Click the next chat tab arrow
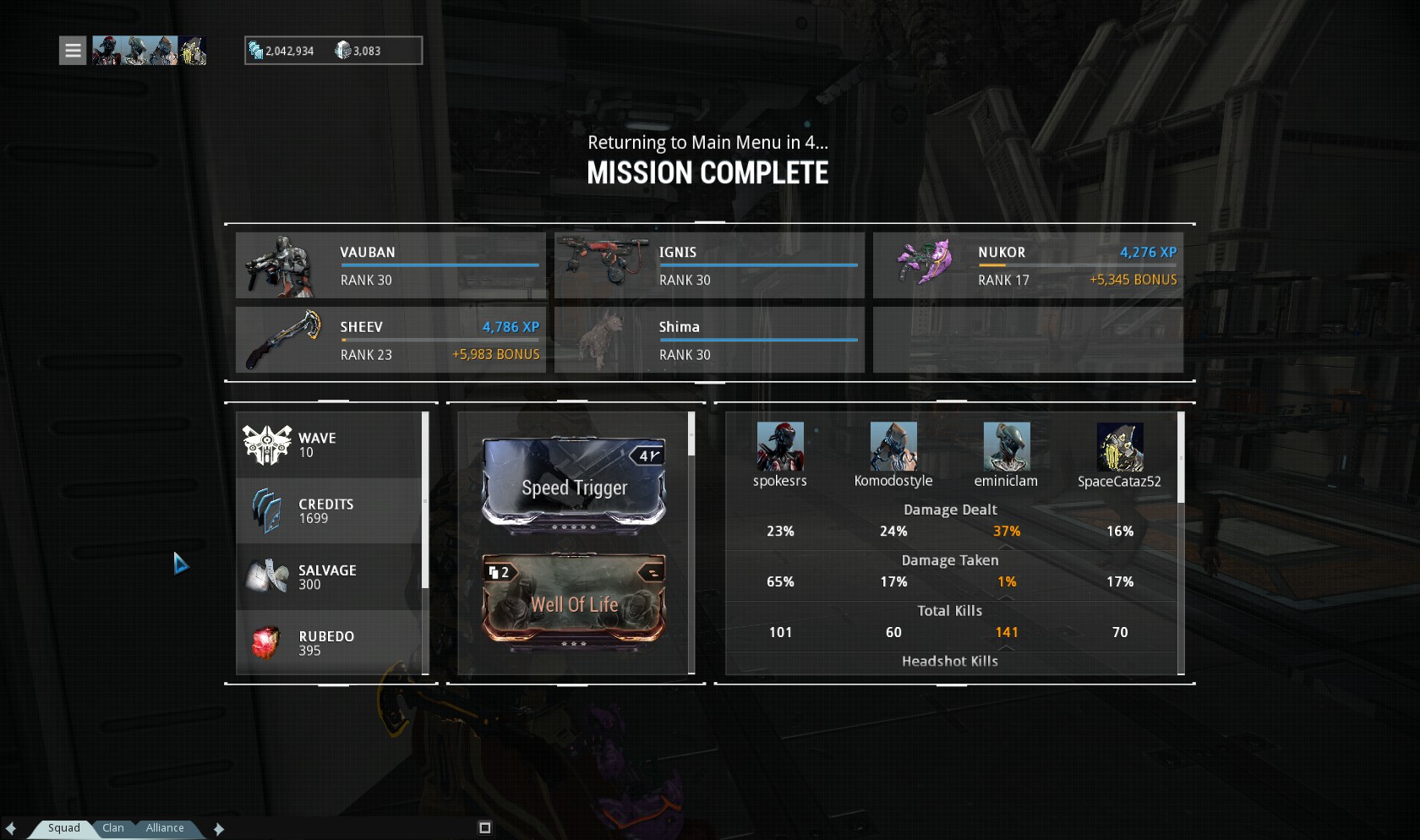 pos(219,829)
